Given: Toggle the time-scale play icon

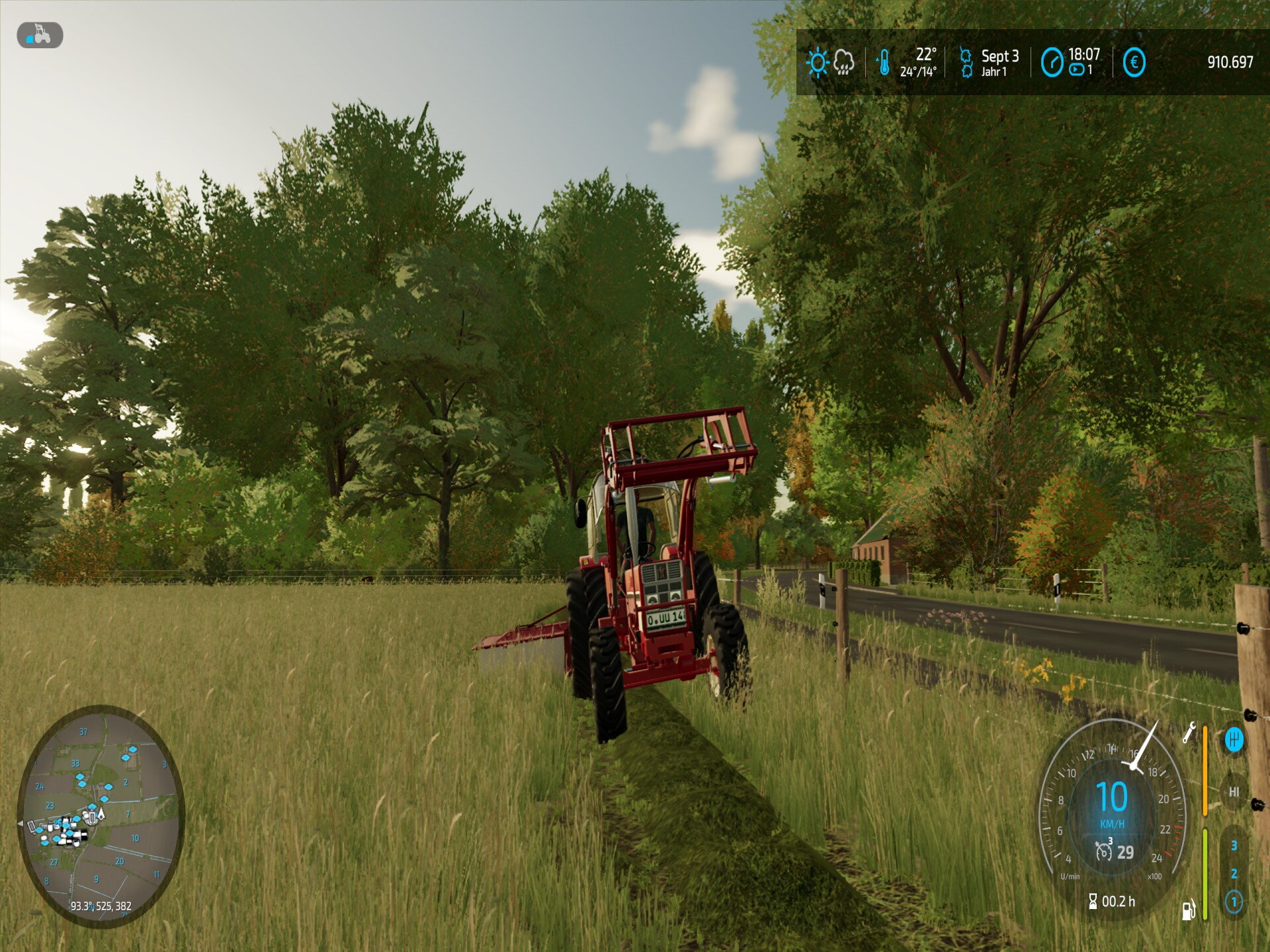Looking at the screenshot, I should [x=1077, y=69].
